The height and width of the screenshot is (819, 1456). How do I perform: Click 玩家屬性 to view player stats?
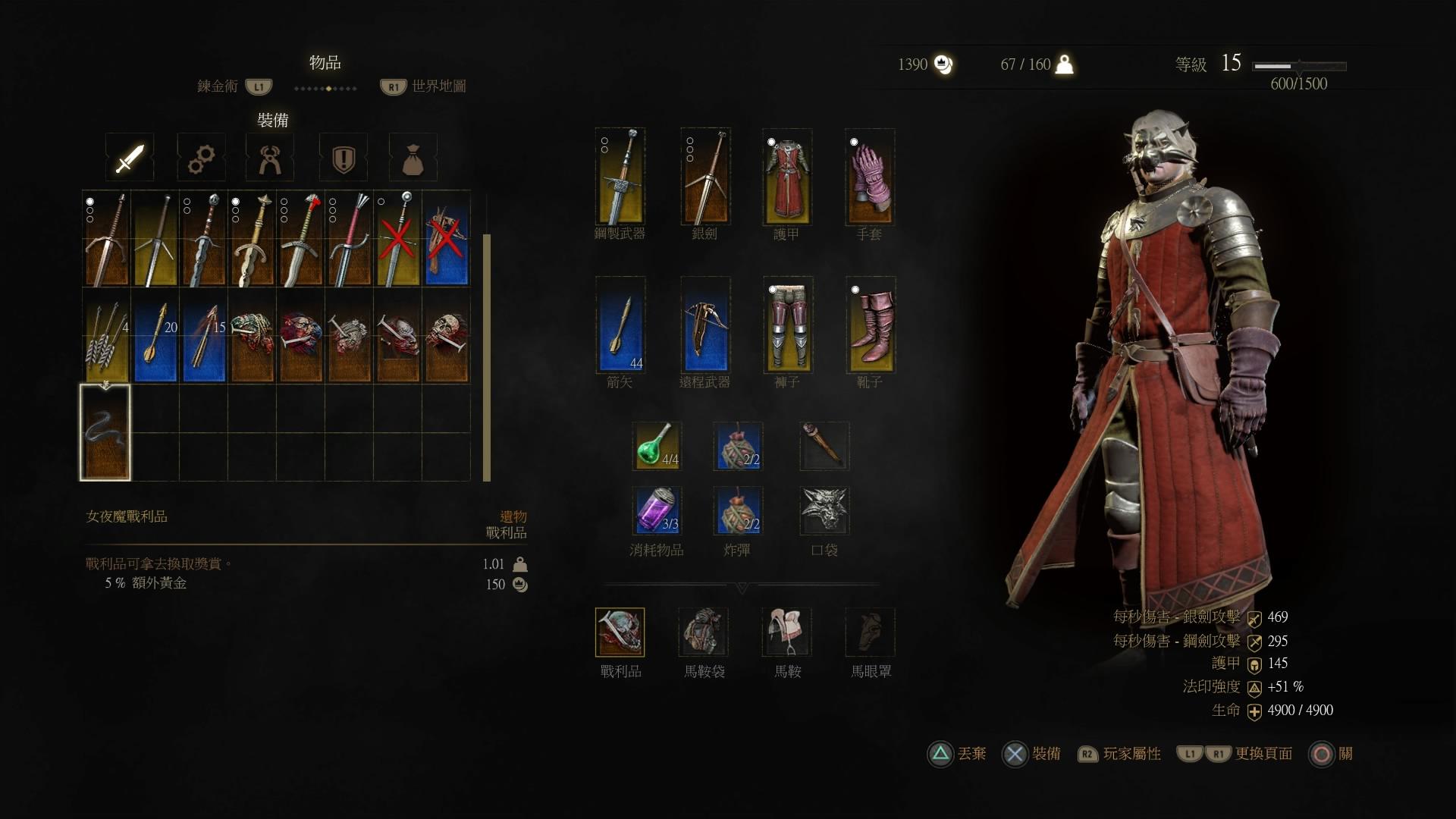click(1134, 755)
